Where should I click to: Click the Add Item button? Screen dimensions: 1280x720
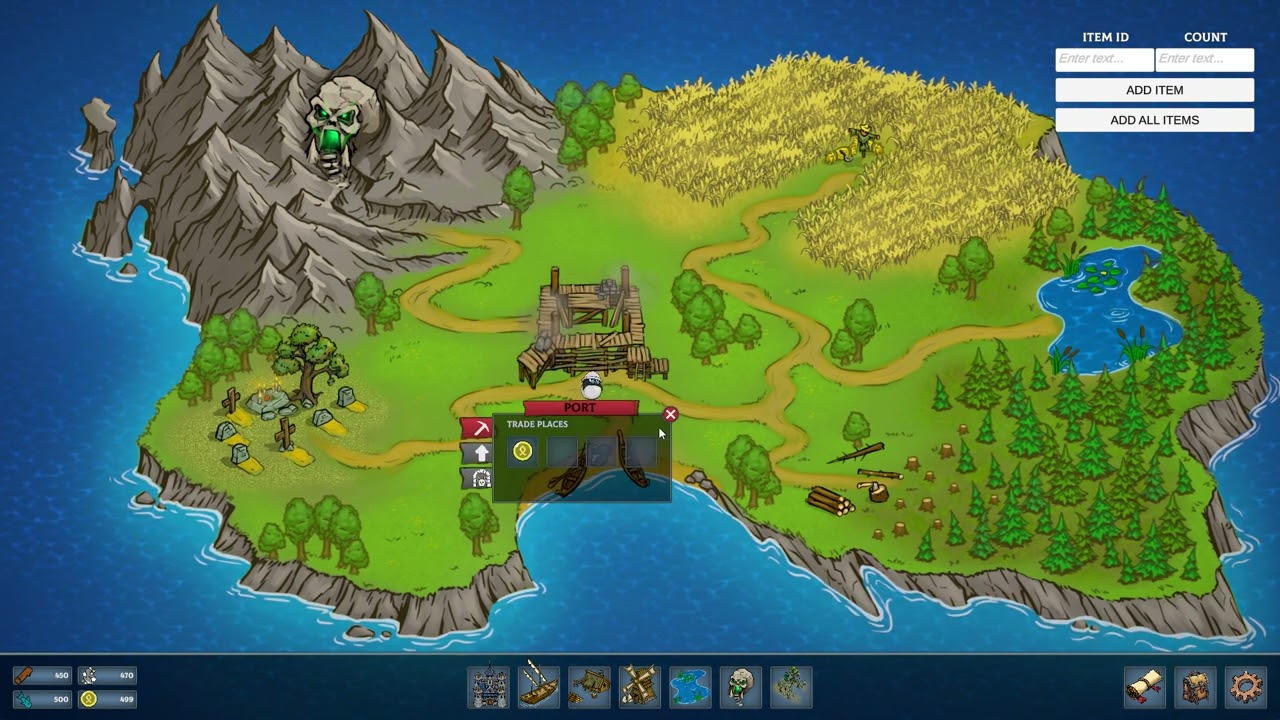coord(1154,90)
